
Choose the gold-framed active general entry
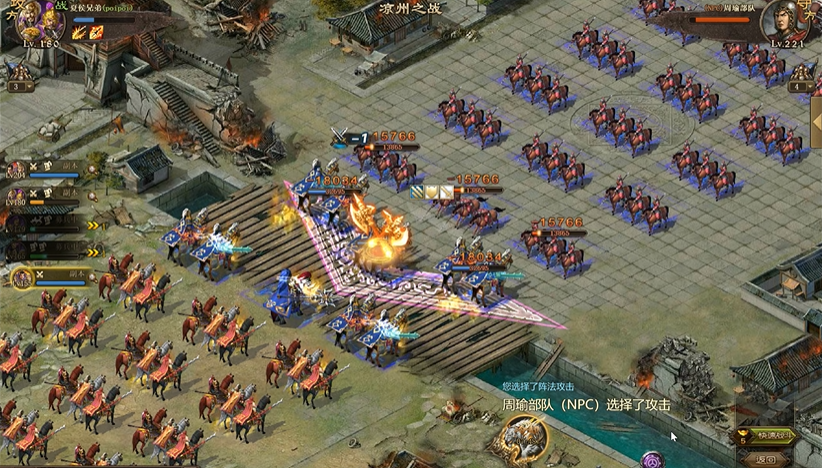click(24, 277)
